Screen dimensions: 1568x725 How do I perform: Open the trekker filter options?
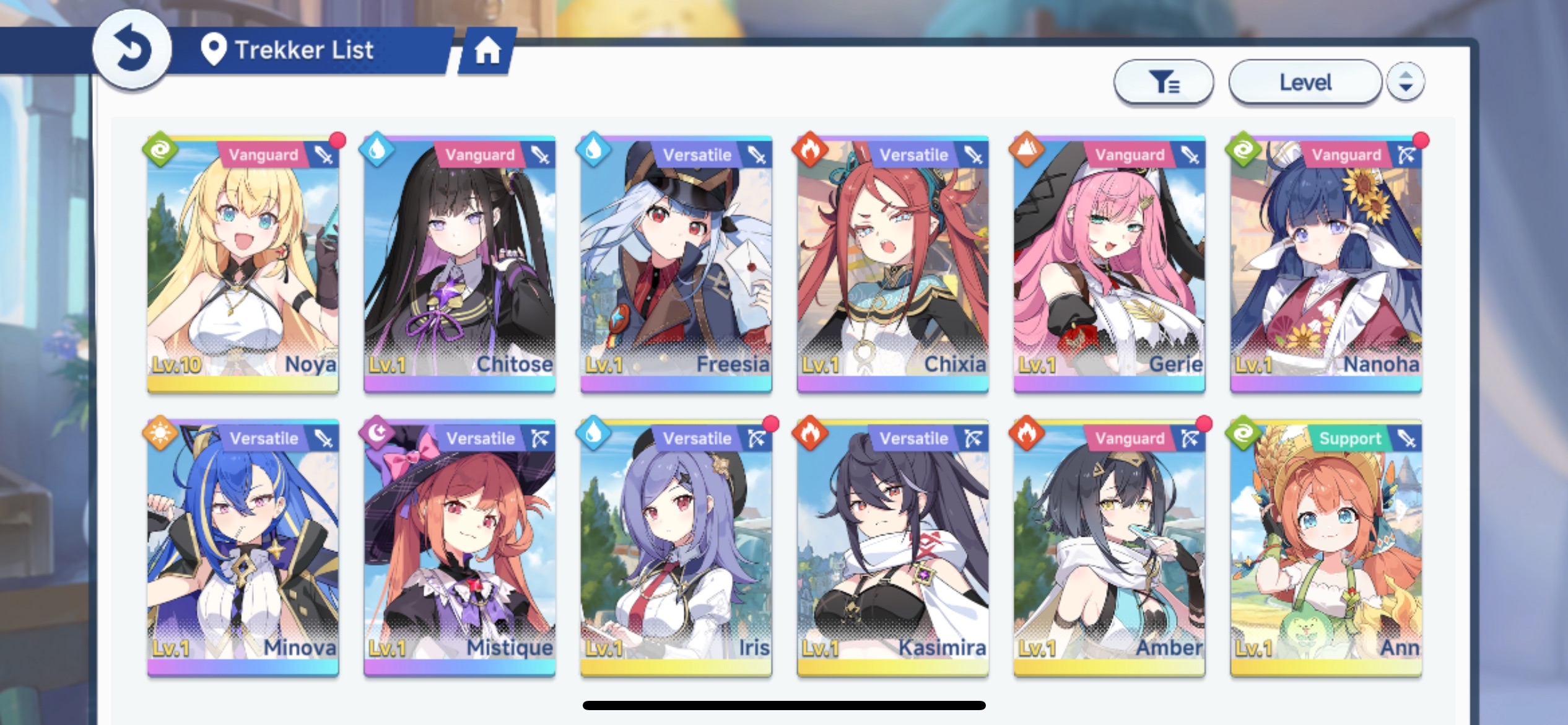(1163, 82)
